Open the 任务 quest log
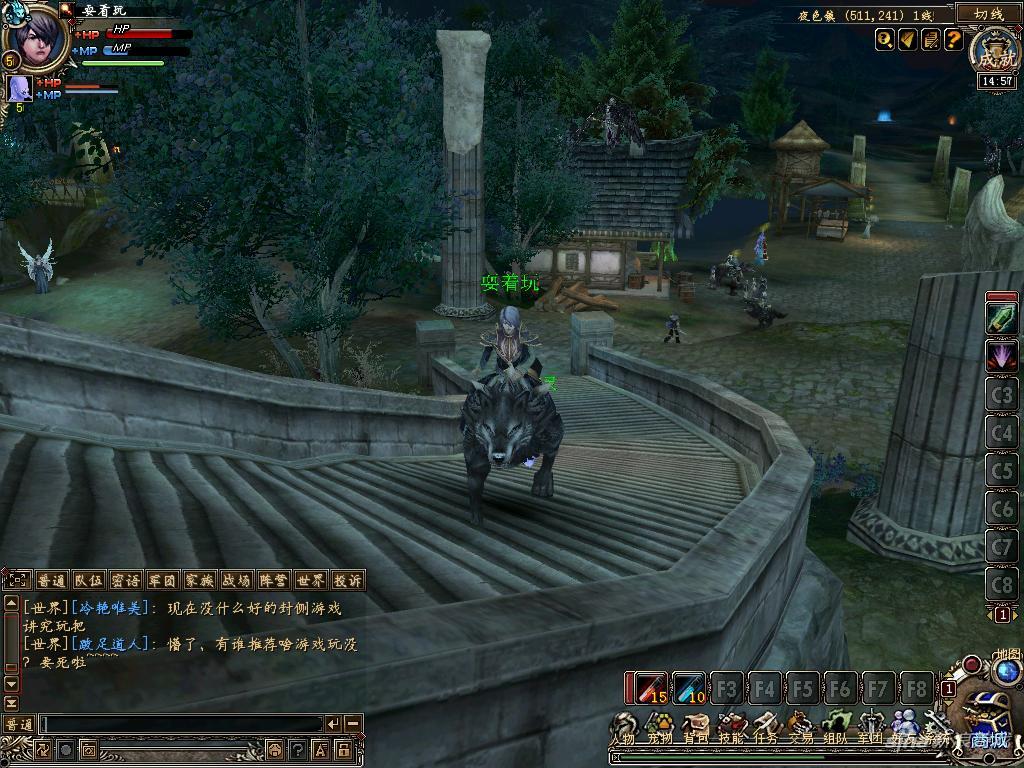The width and height of the screenshot is (1024, 768). point(765,728)
